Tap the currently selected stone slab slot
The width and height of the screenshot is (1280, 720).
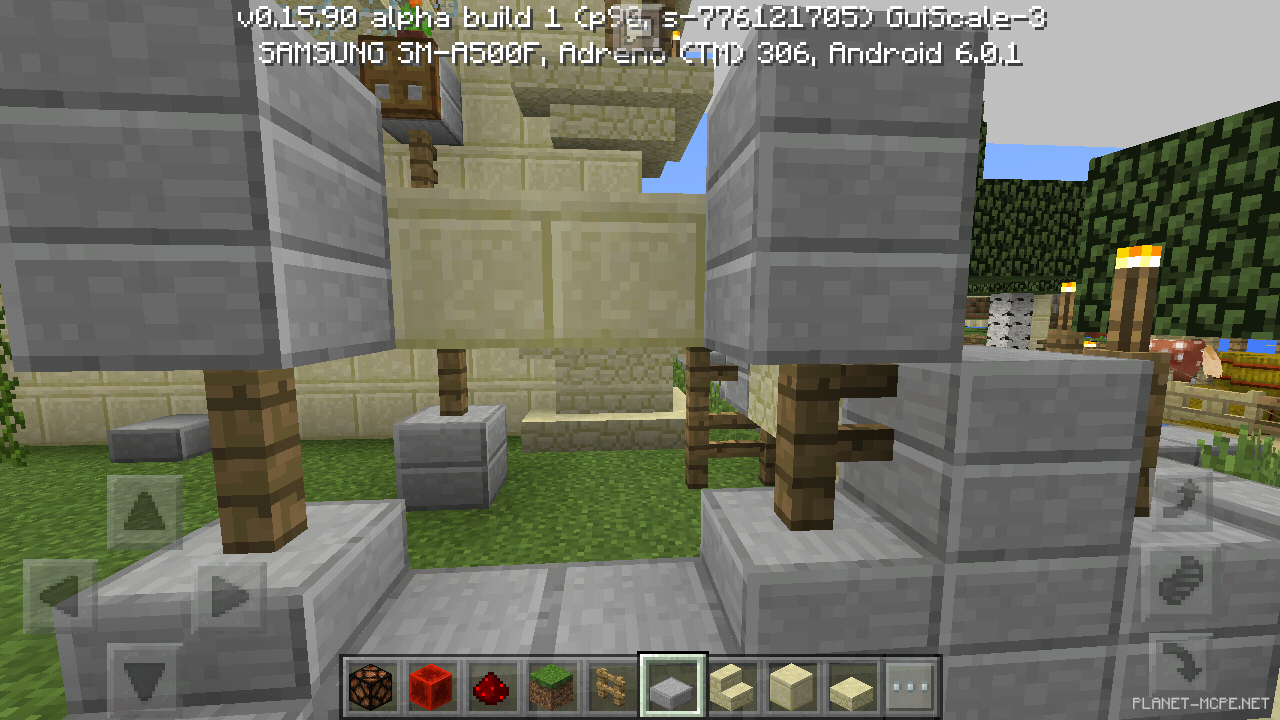(670, 685)
